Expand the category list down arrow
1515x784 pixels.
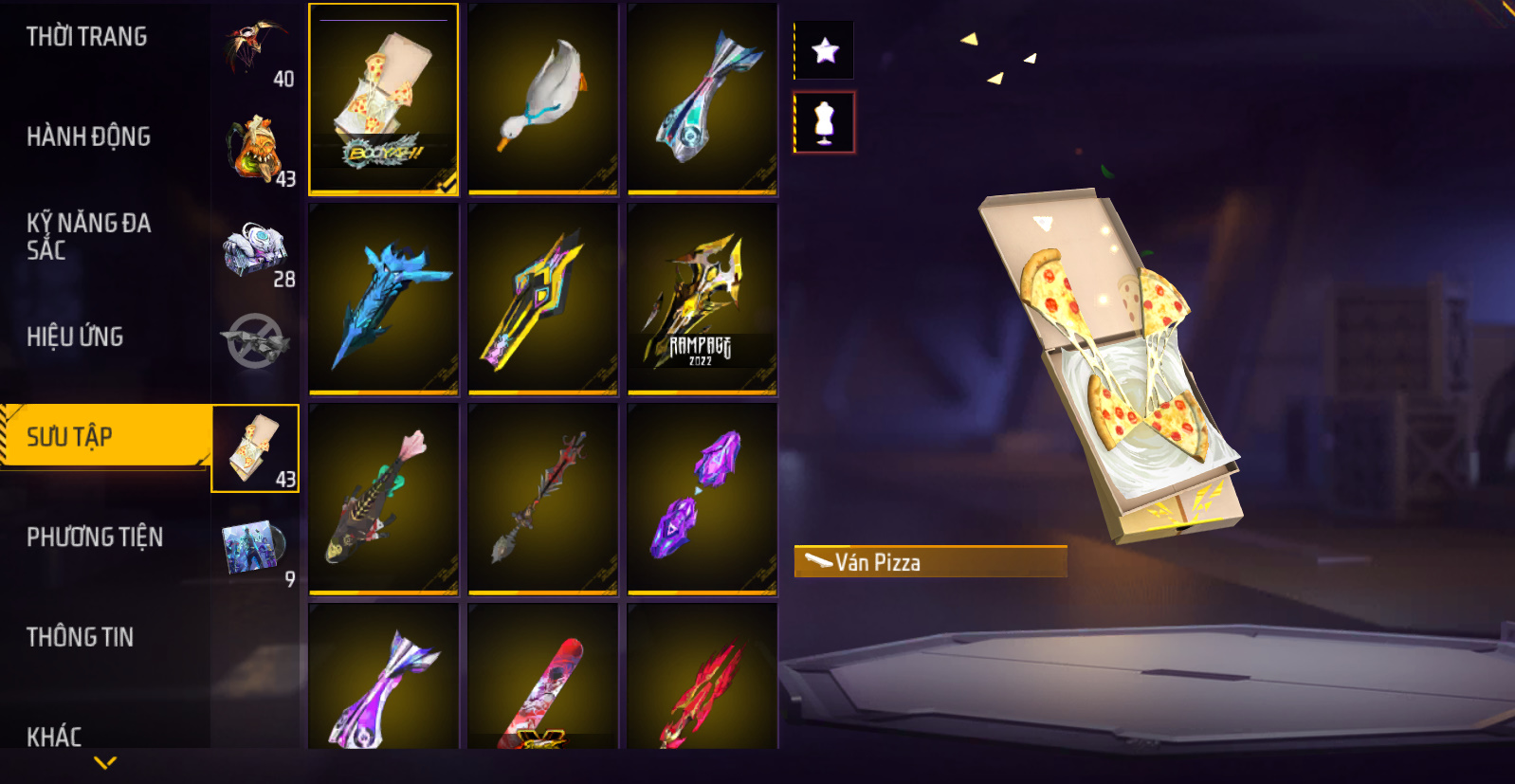105,762
